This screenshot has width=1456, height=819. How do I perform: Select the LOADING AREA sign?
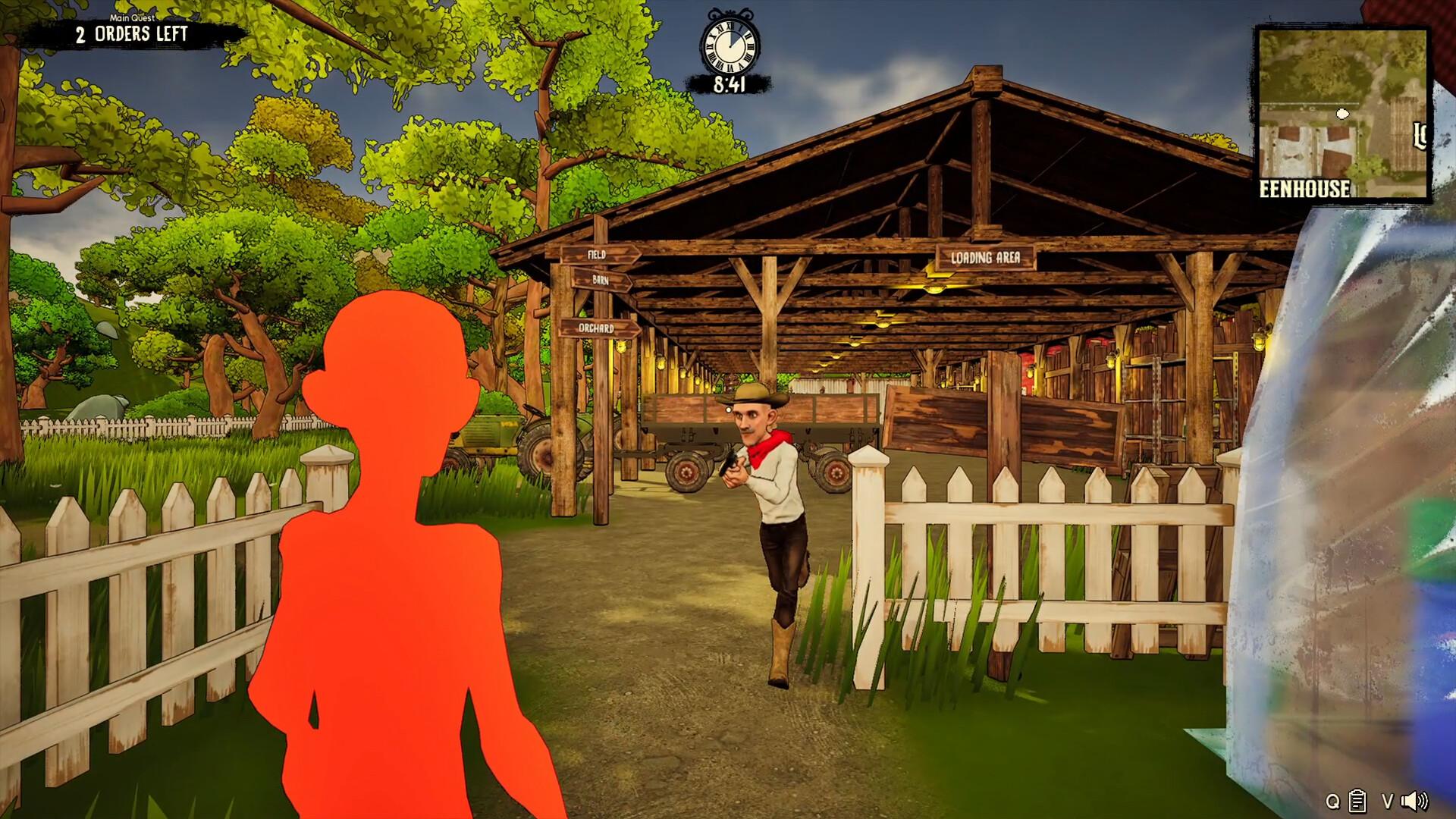click(x=986, y=256)
